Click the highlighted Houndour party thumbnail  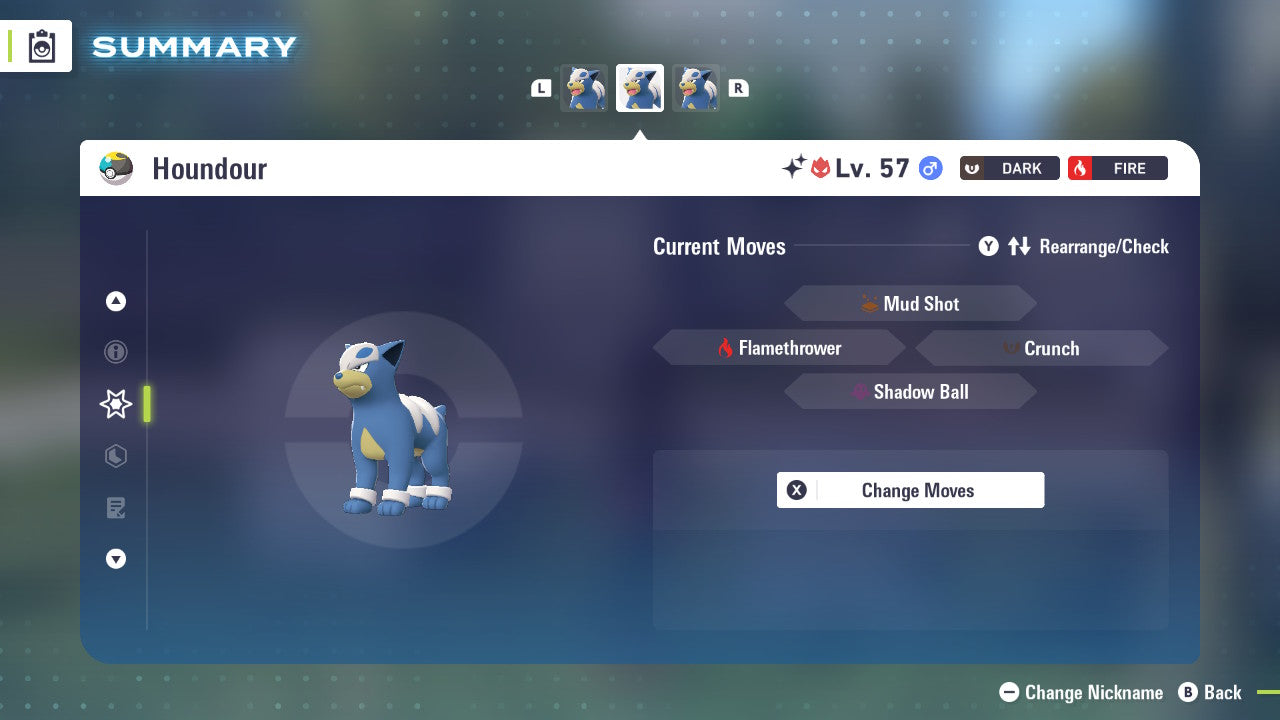[x=639, y=87]
